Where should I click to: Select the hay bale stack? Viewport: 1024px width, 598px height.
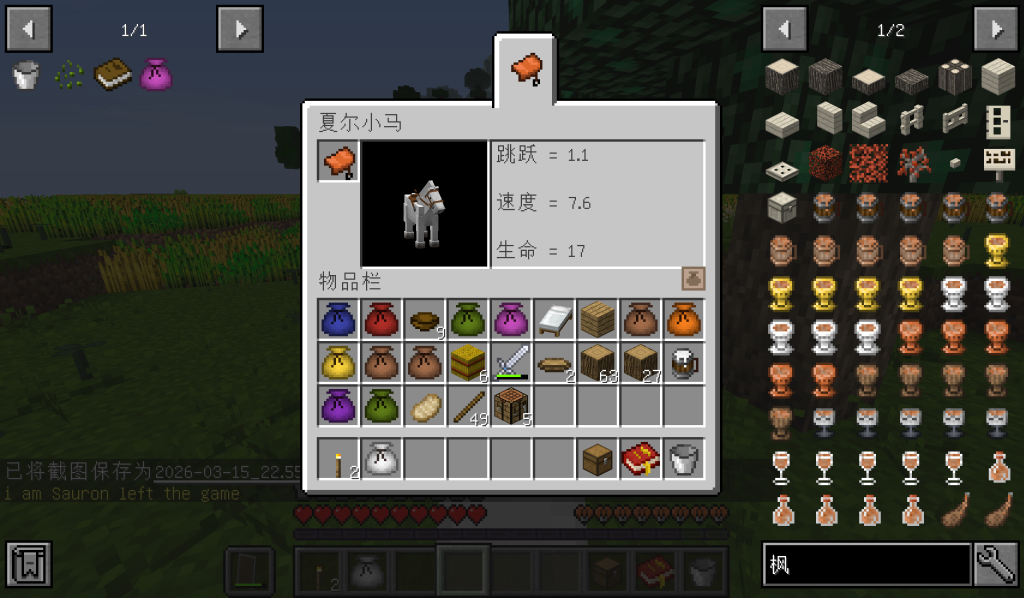[x=468, y=362]
